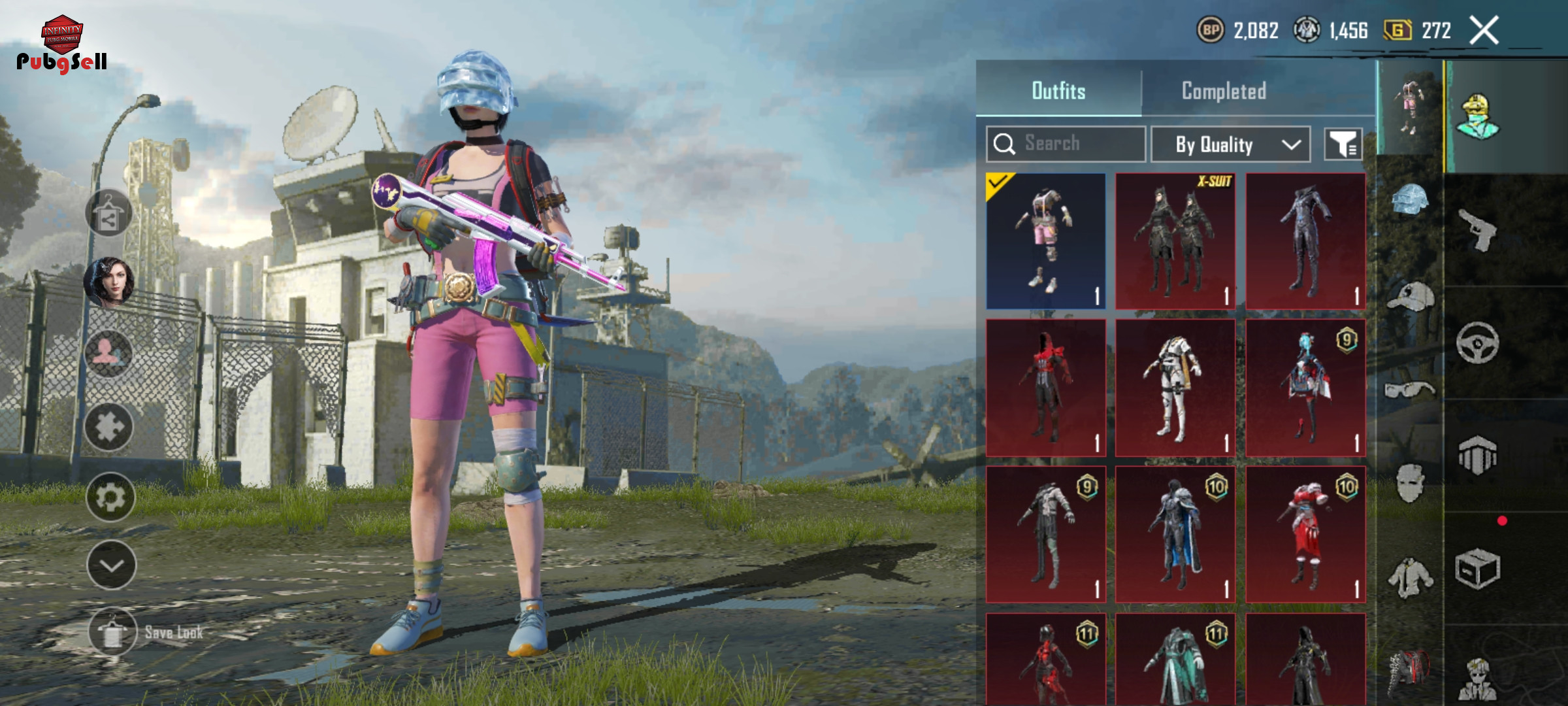The image size is (1568, 706).
Task: Open the By Quality sort dropdown
Action: (x=1230, y=144)
